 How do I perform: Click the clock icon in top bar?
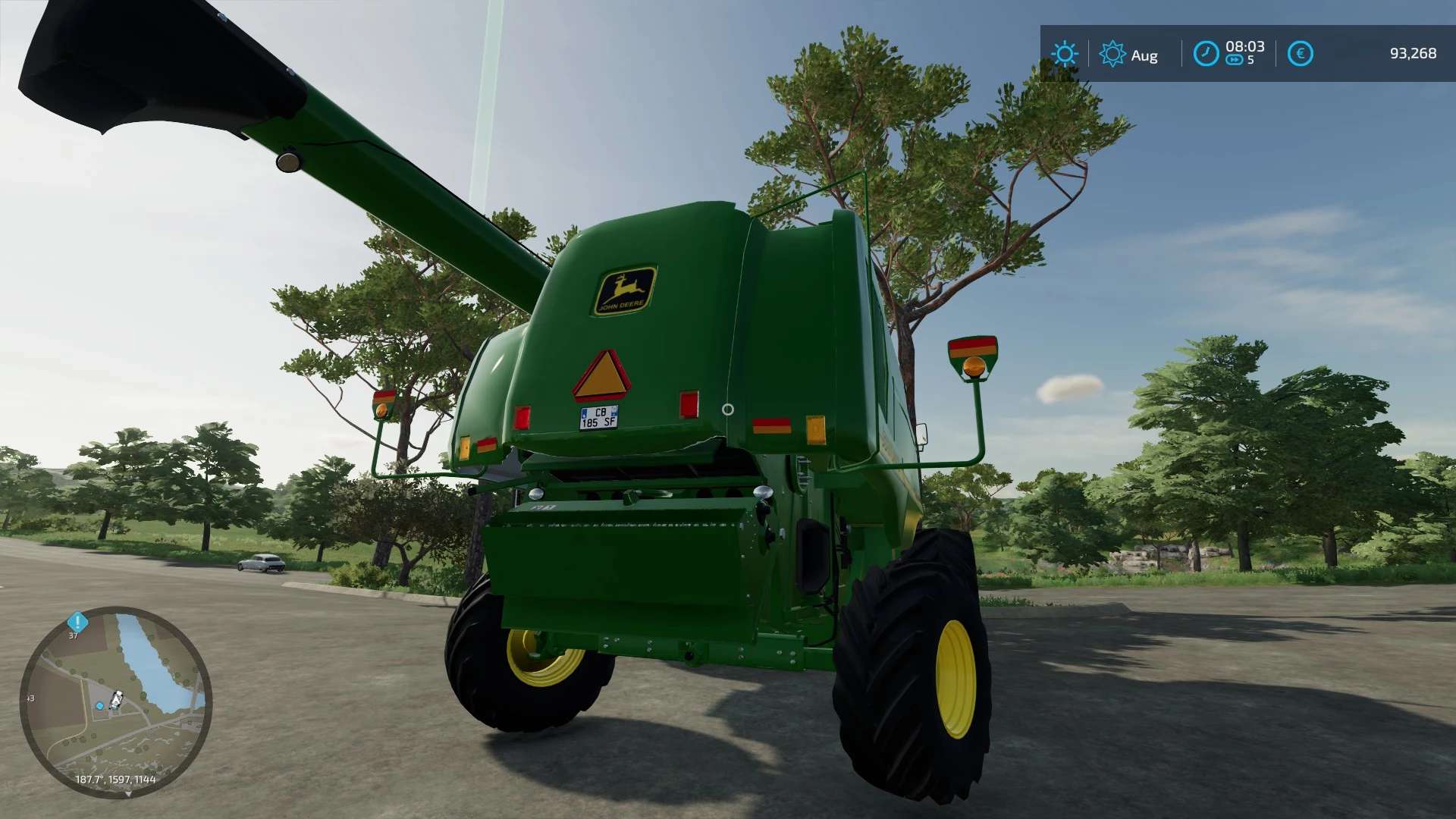tap(1206, 54)
